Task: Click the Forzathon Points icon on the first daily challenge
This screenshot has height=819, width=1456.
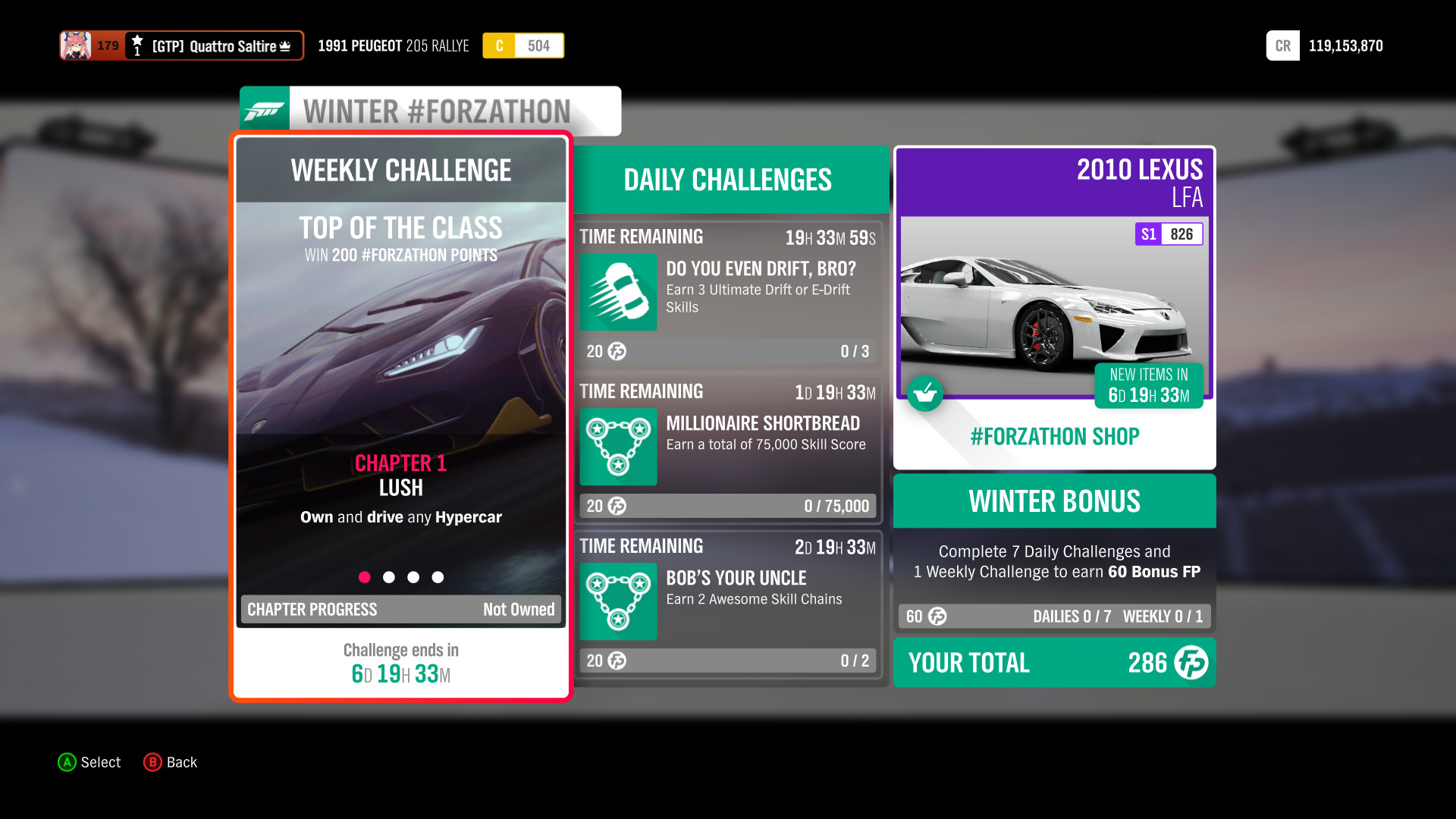Action: click(x=617, y=351)
